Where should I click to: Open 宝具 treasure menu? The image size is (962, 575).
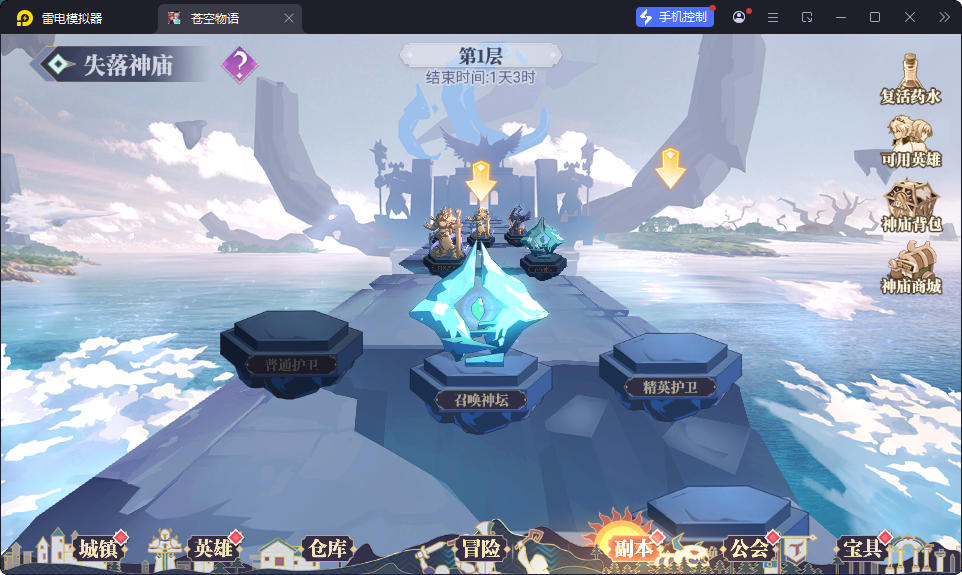(x=862, y=548)
